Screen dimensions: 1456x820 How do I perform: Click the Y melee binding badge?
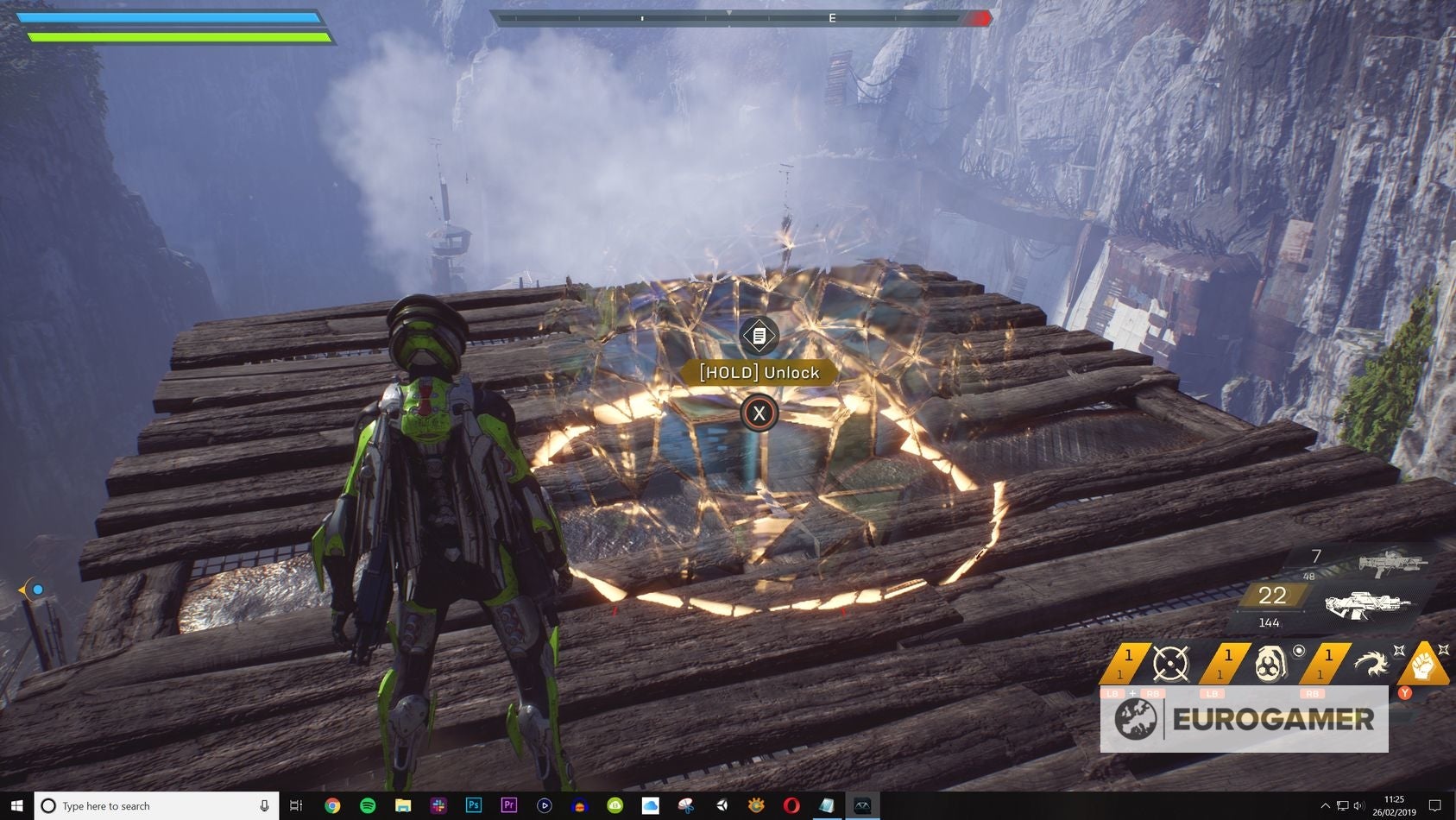coord(1404,693)
